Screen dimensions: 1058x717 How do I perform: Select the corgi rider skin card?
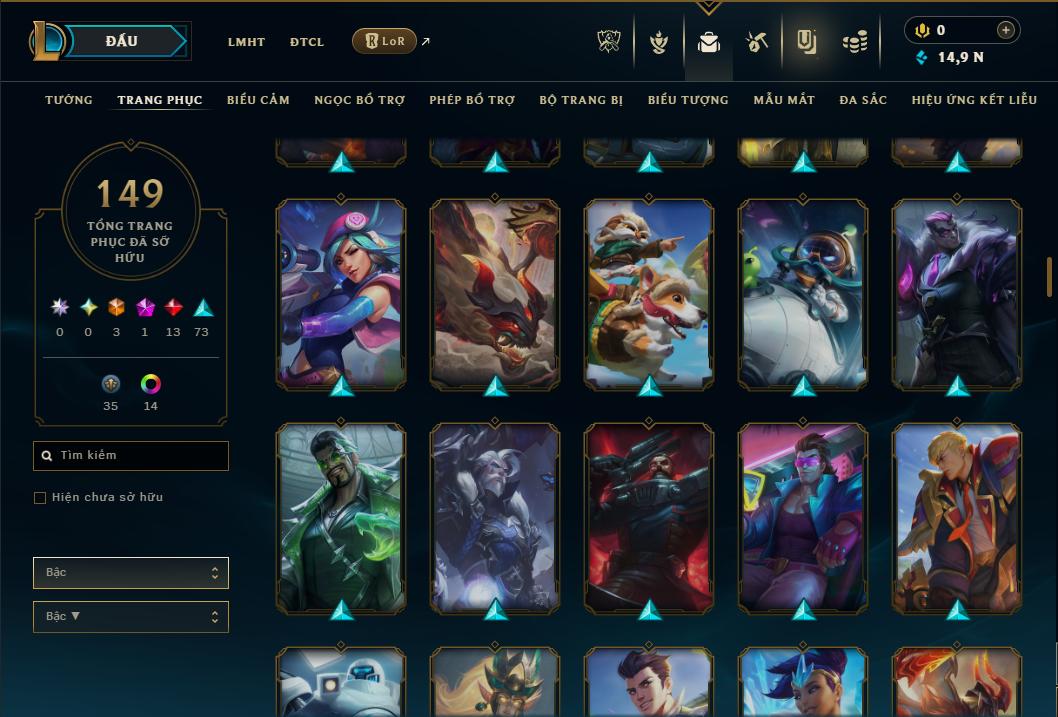(649, 294)
